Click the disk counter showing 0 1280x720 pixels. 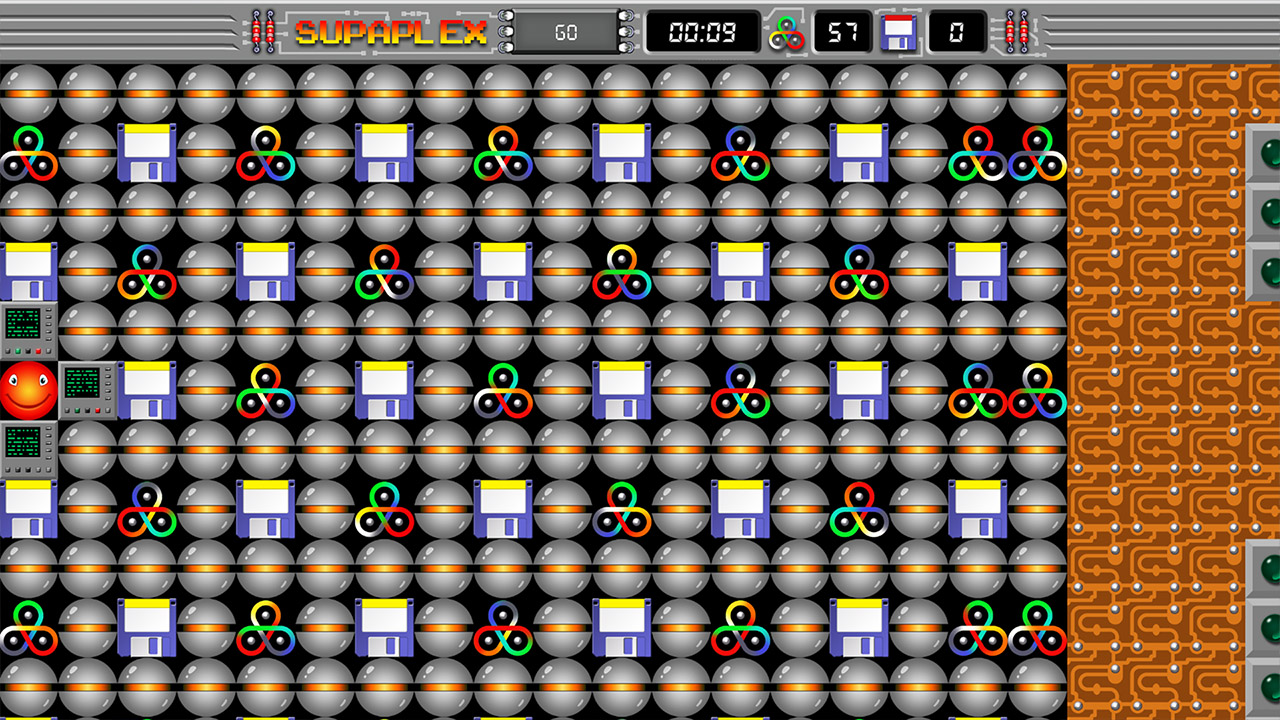pyautogui.click(x=955, y=31)
